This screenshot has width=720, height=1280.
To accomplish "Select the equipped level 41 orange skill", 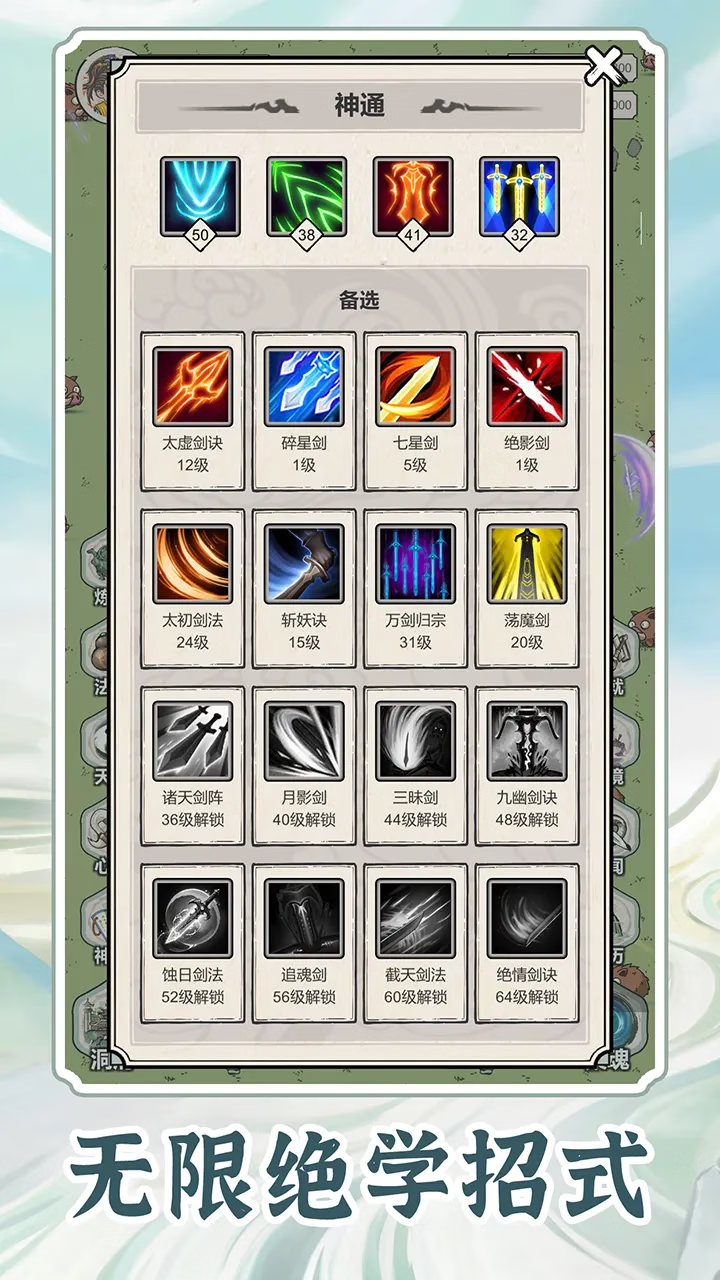I will pos(413,197).
